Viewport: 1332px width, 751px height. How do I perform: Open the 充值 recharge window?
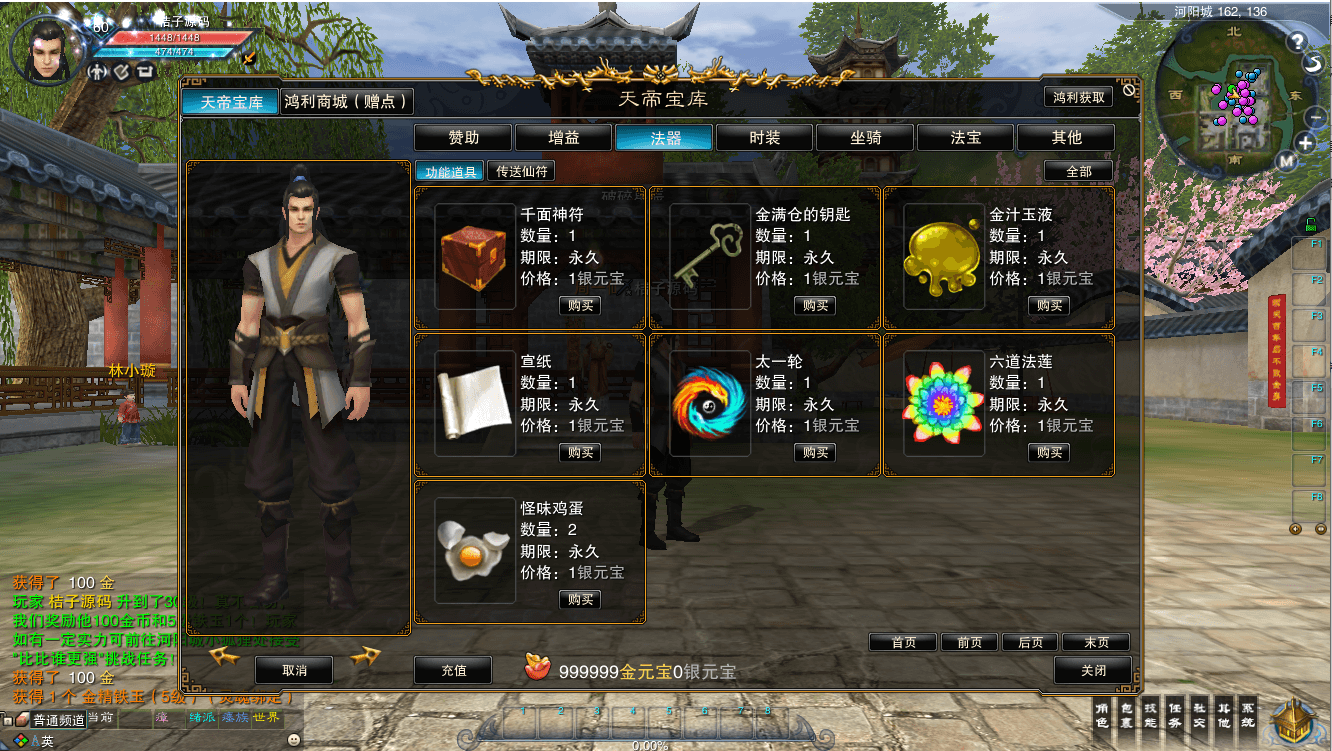click(454, 670)
